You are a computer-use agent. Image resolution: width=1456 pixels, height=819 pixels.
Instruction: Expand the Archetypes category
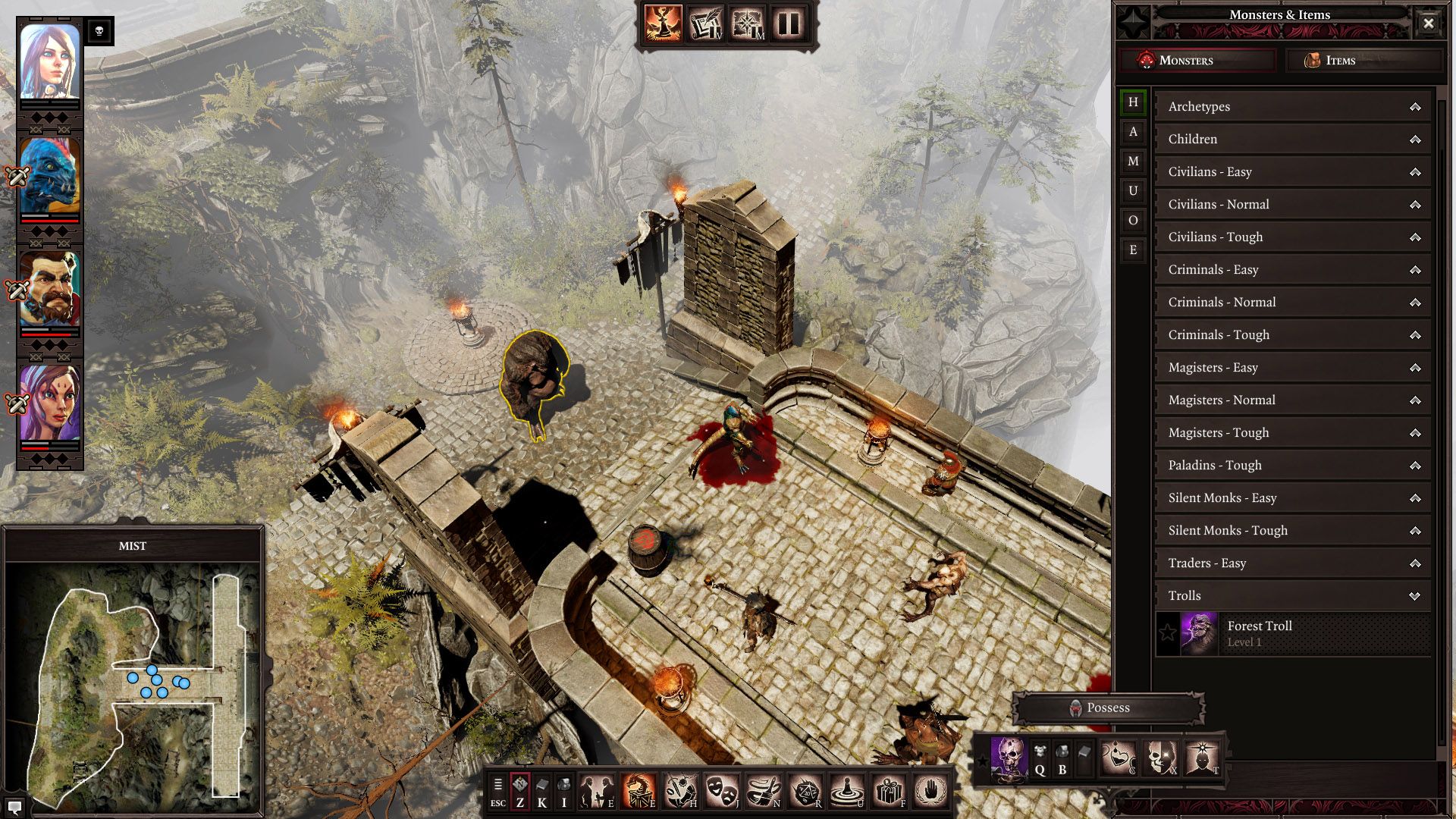[x=1292, y=107]
